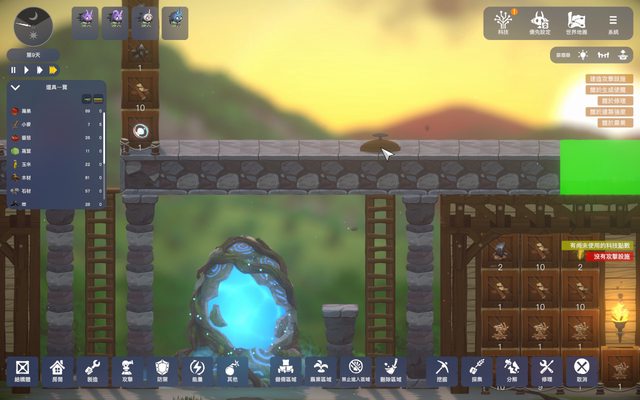This screenshot has height=400, width=640.
Task: Click the 建造攻擊設施 hint button
Action: [608, 78]
